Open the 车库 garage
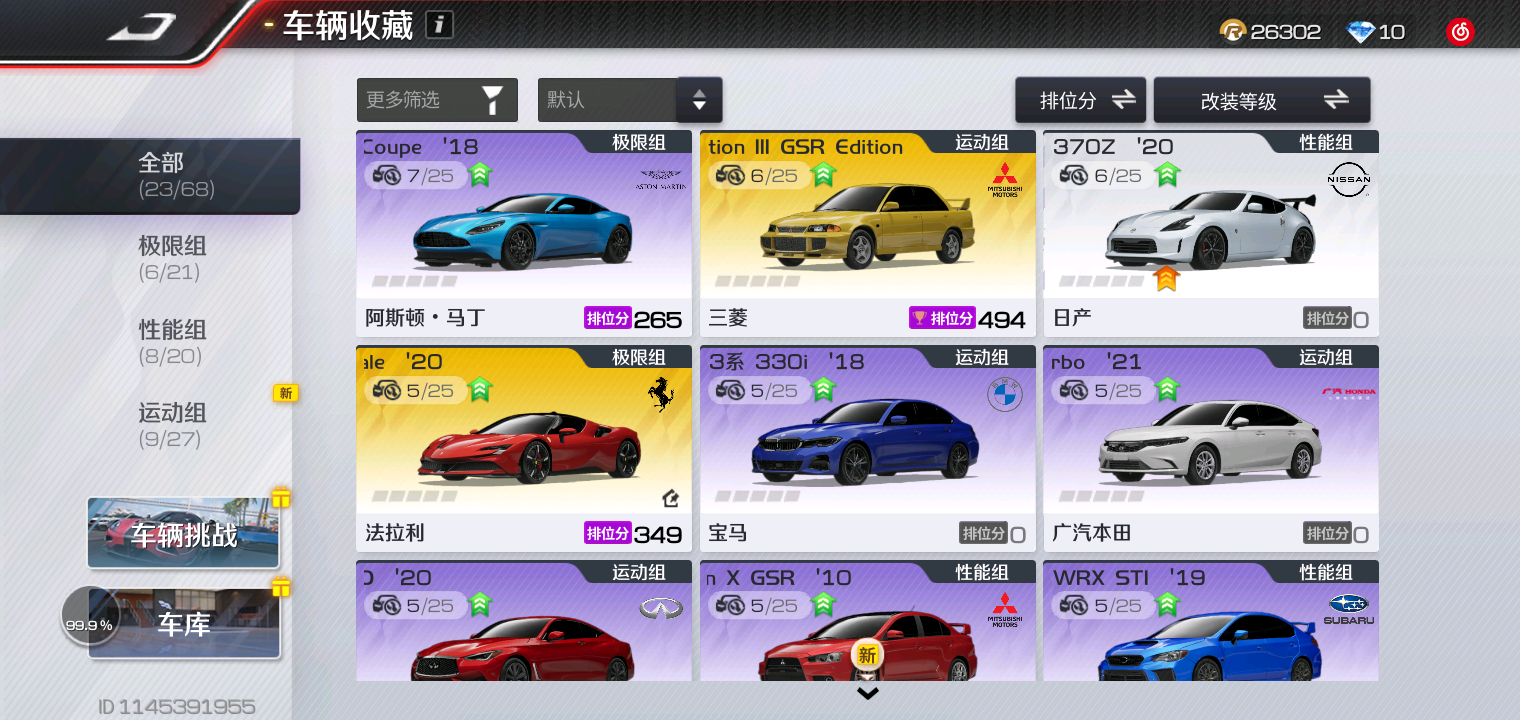Screen dimensions: 1520x720 tap(184, 624)
